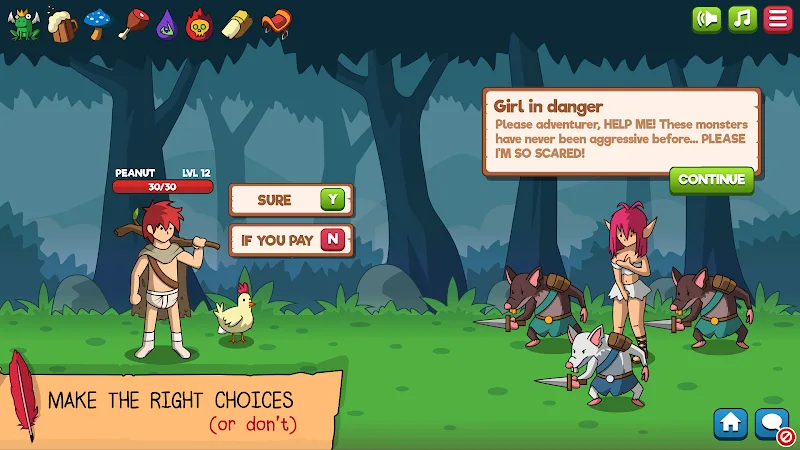Screen dimensions: 800x450
Task: Click the beer mug icon
Action: [61, 24]
